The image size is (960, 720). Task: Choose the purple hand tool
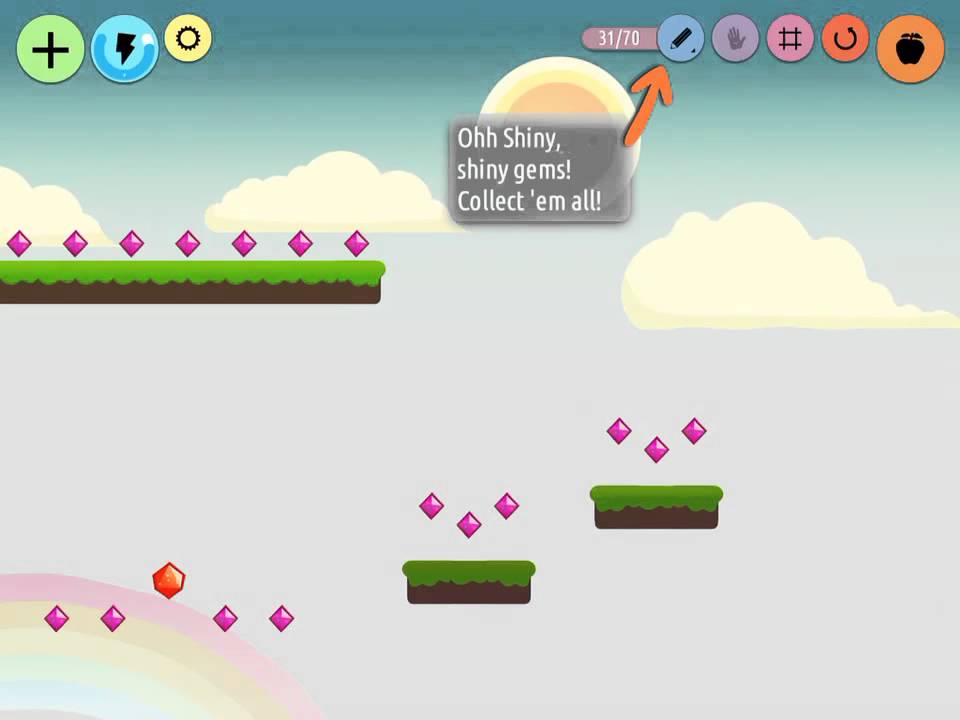point(736,40)
